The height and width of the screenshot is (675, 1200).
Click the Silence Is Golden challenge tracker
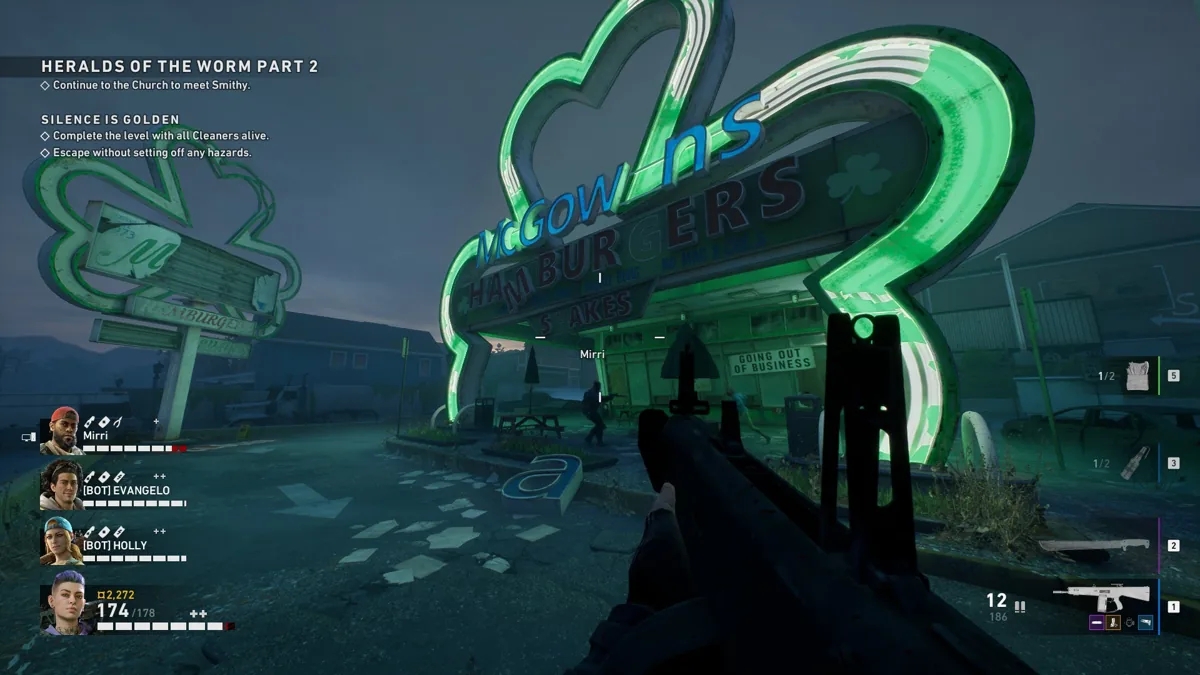click(110, 119)
